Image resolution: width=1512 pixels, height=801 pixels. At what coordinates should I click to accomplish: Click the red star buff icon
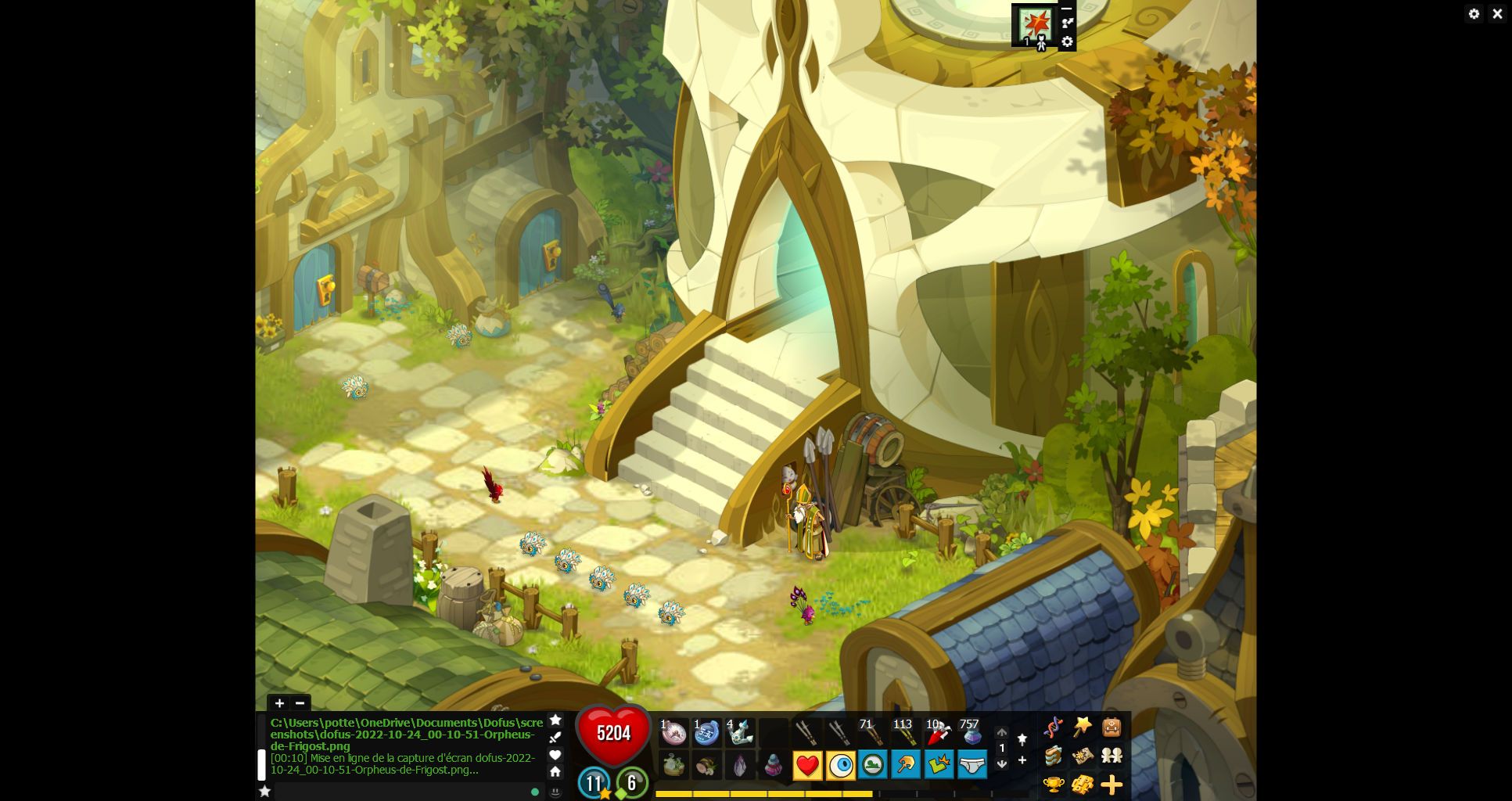tap(1037, 24)
